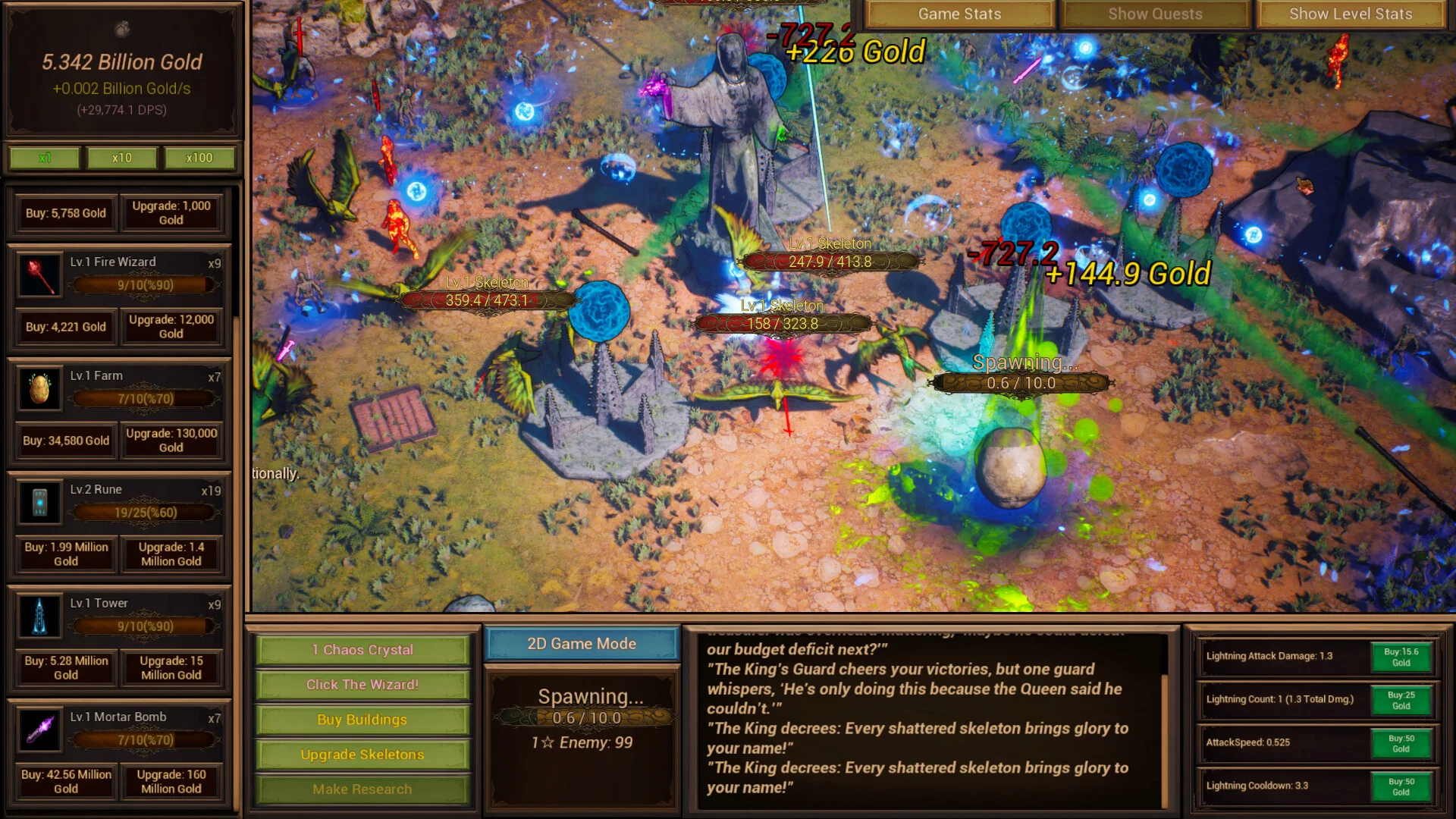Select the Fire Wizard staff icon

point(39,275)
